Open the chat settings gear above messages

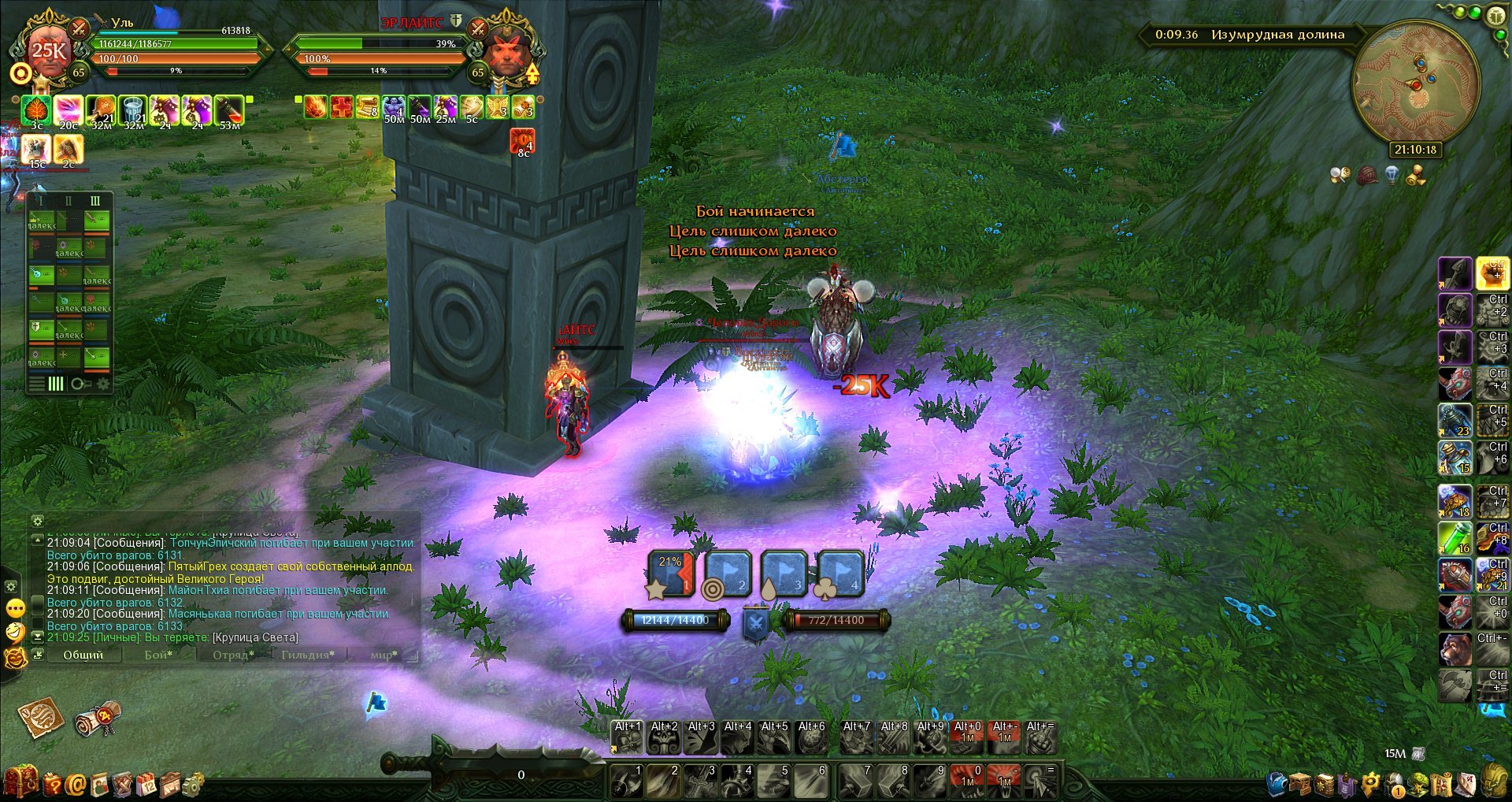coord(37,521)
